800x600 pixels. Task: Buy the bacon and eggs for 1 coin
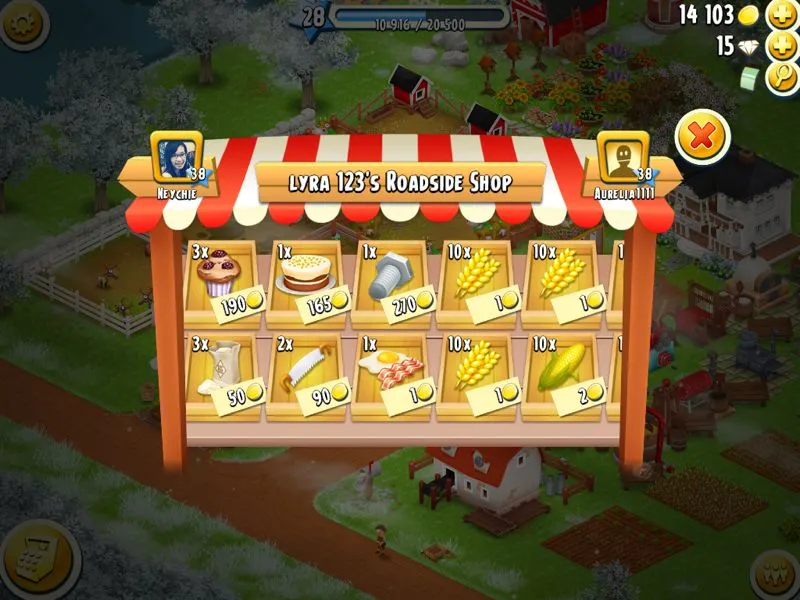[392, 372]
